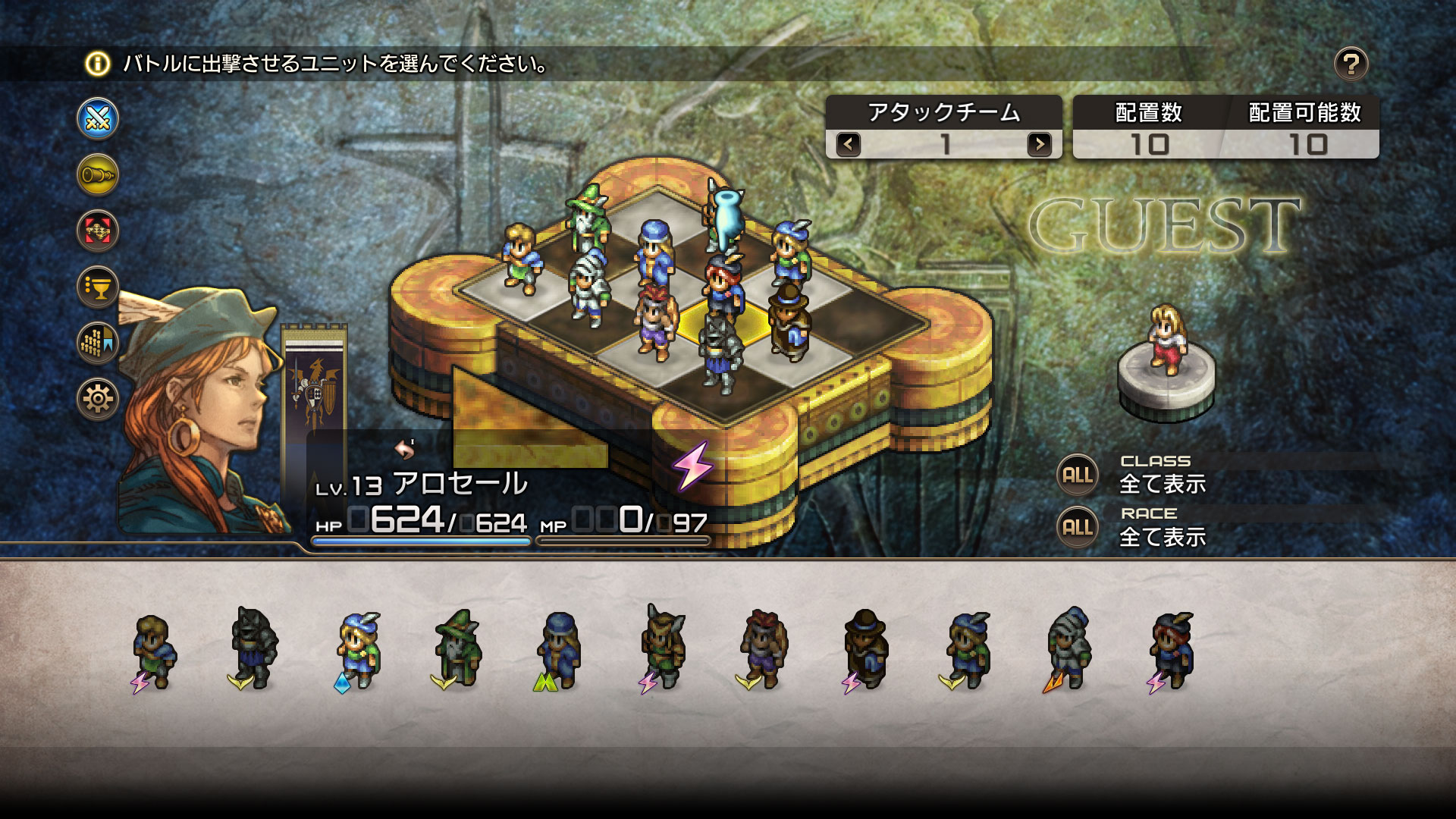Pick the blue-hooded unit in roster

[559, 648]
